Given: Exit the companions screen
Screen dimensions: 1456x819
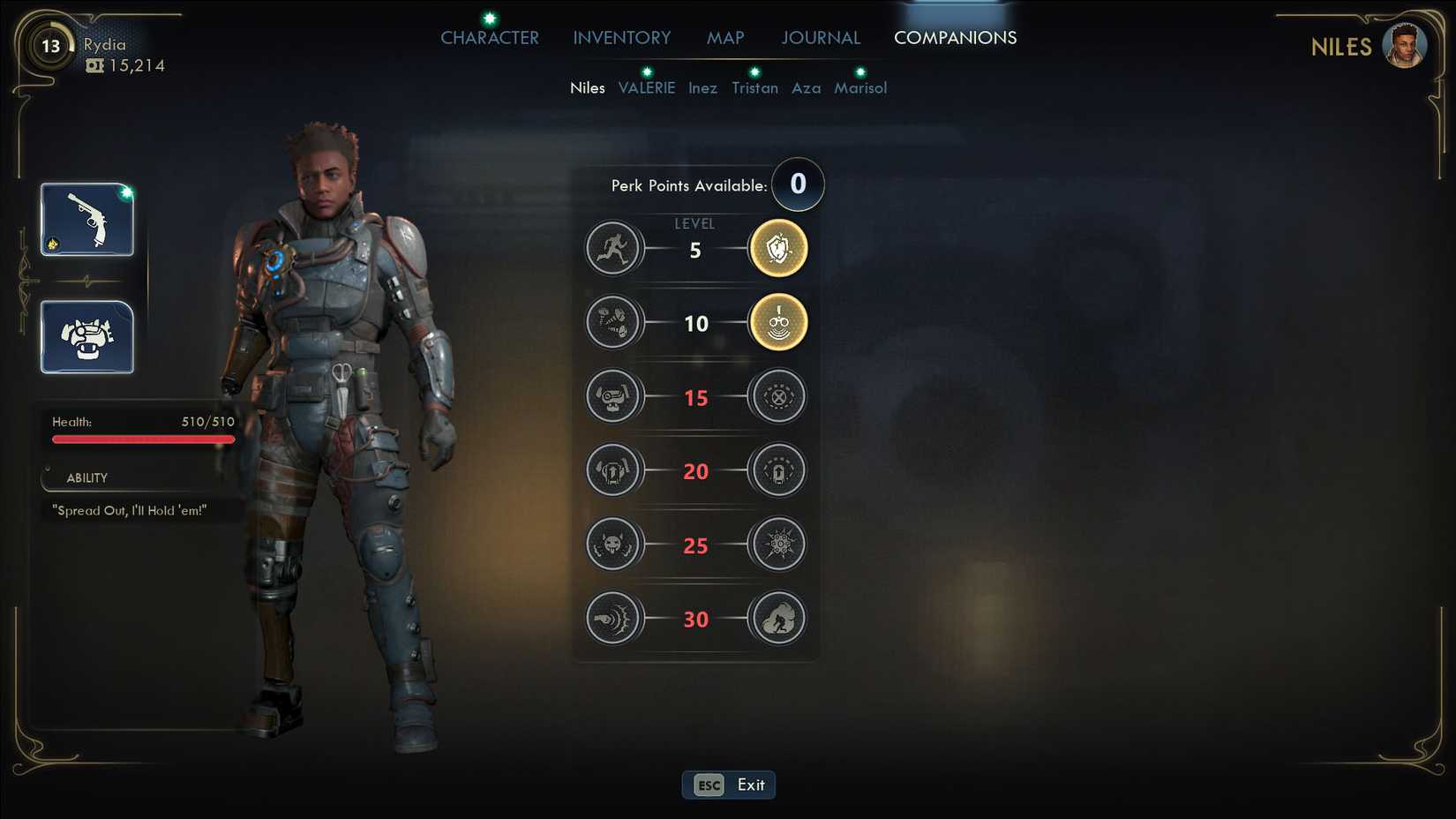Looking at the screenshot, I should [x=728, y=785].
